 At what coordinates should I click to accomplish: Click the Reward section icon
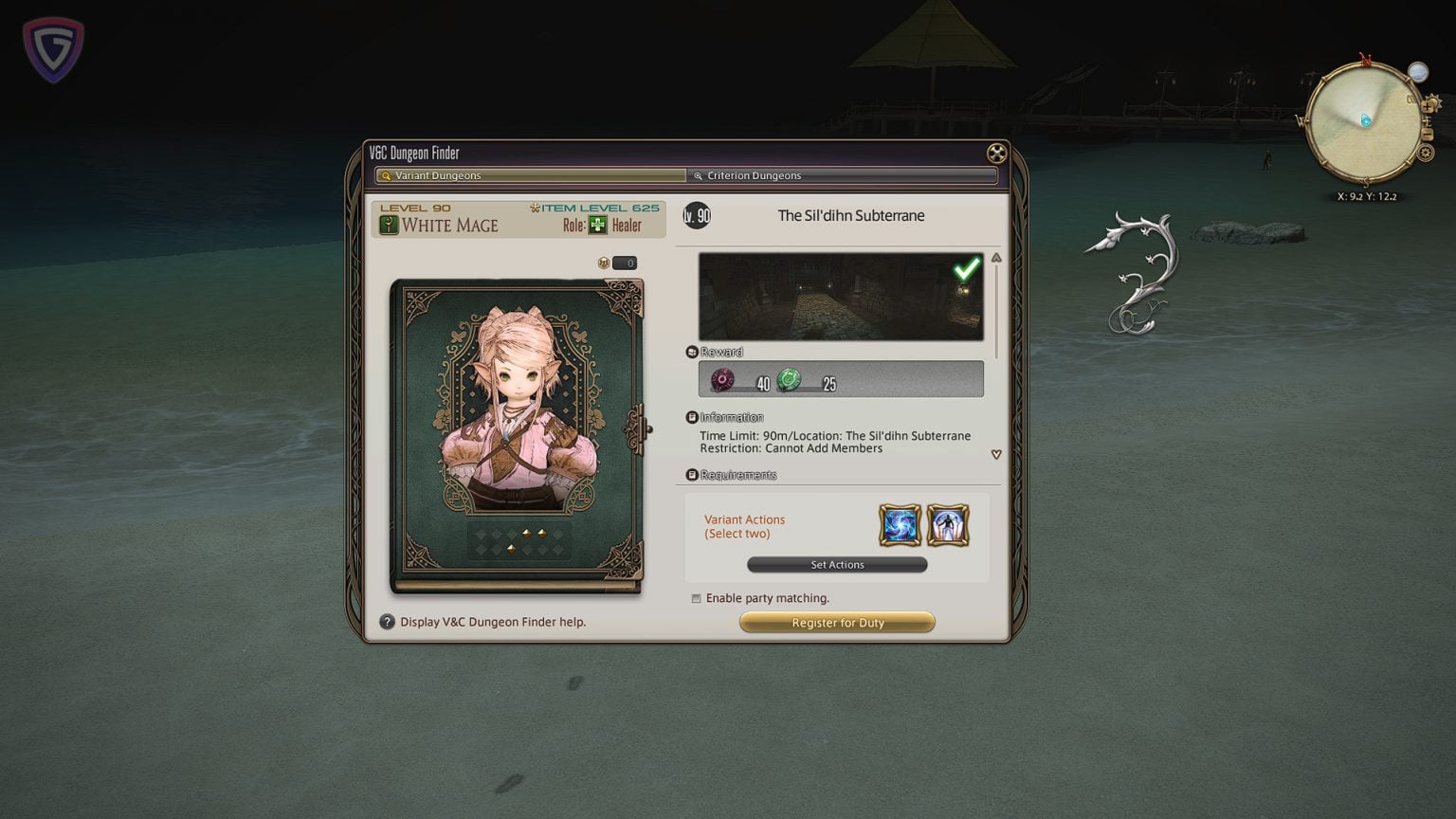pyautogui.click(x=692, y=351)
